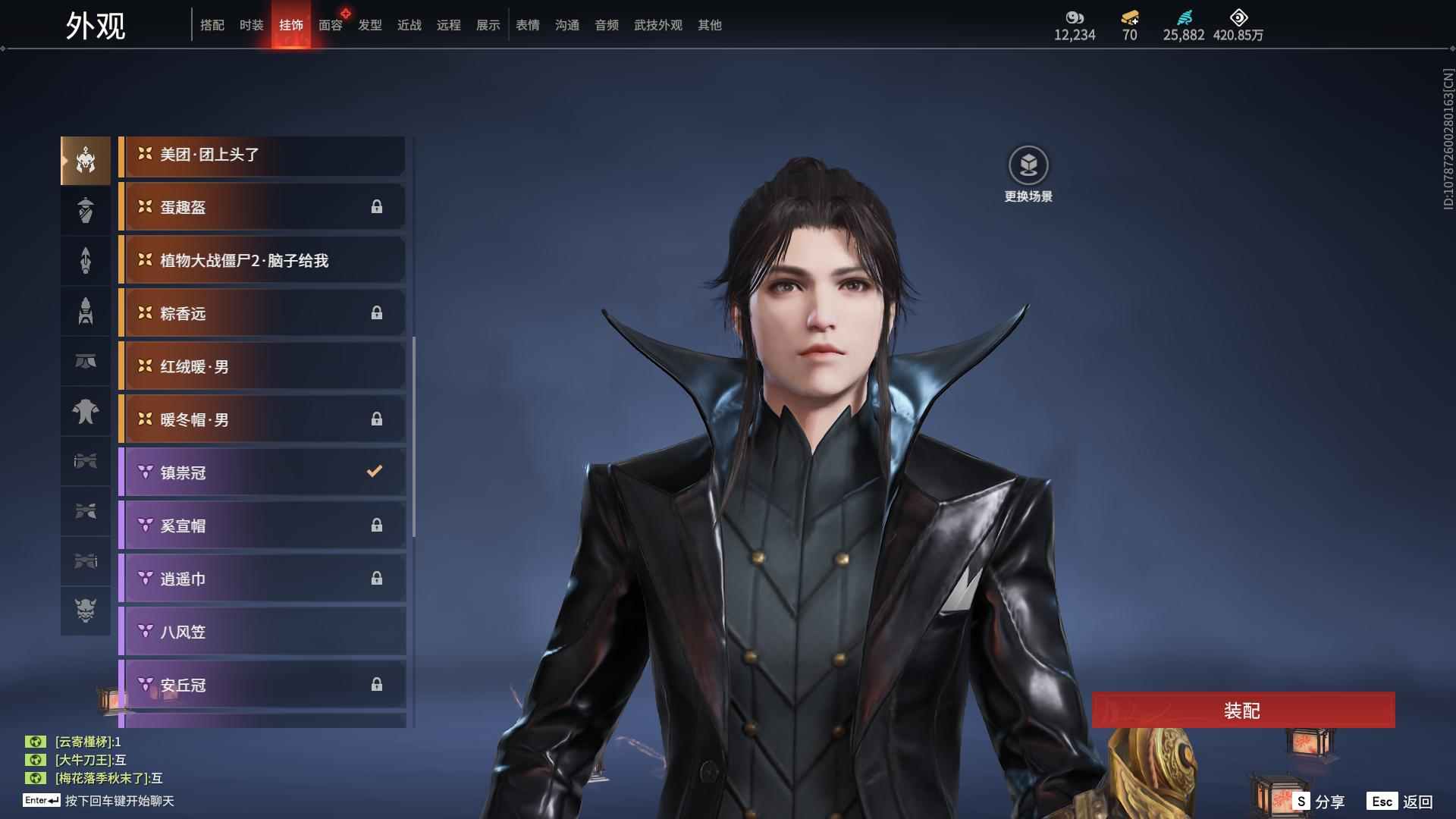Select the equipped 镇祟冠 entry
The height and width of the screenshot is (819, 1456).
(262, 473)
